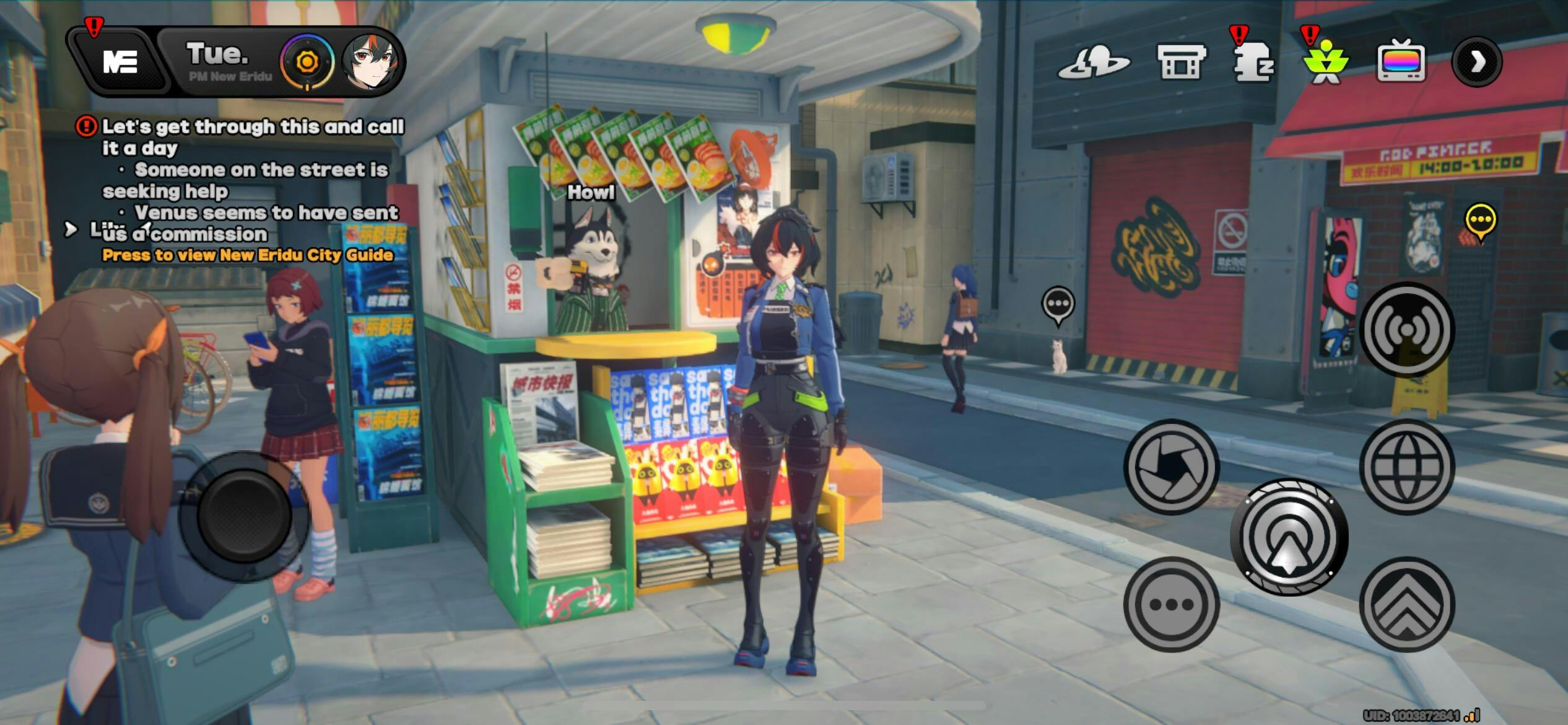Open the three-dots chat button
The height and width of the screenshot is (725, 1568).
pos(1171,604)
